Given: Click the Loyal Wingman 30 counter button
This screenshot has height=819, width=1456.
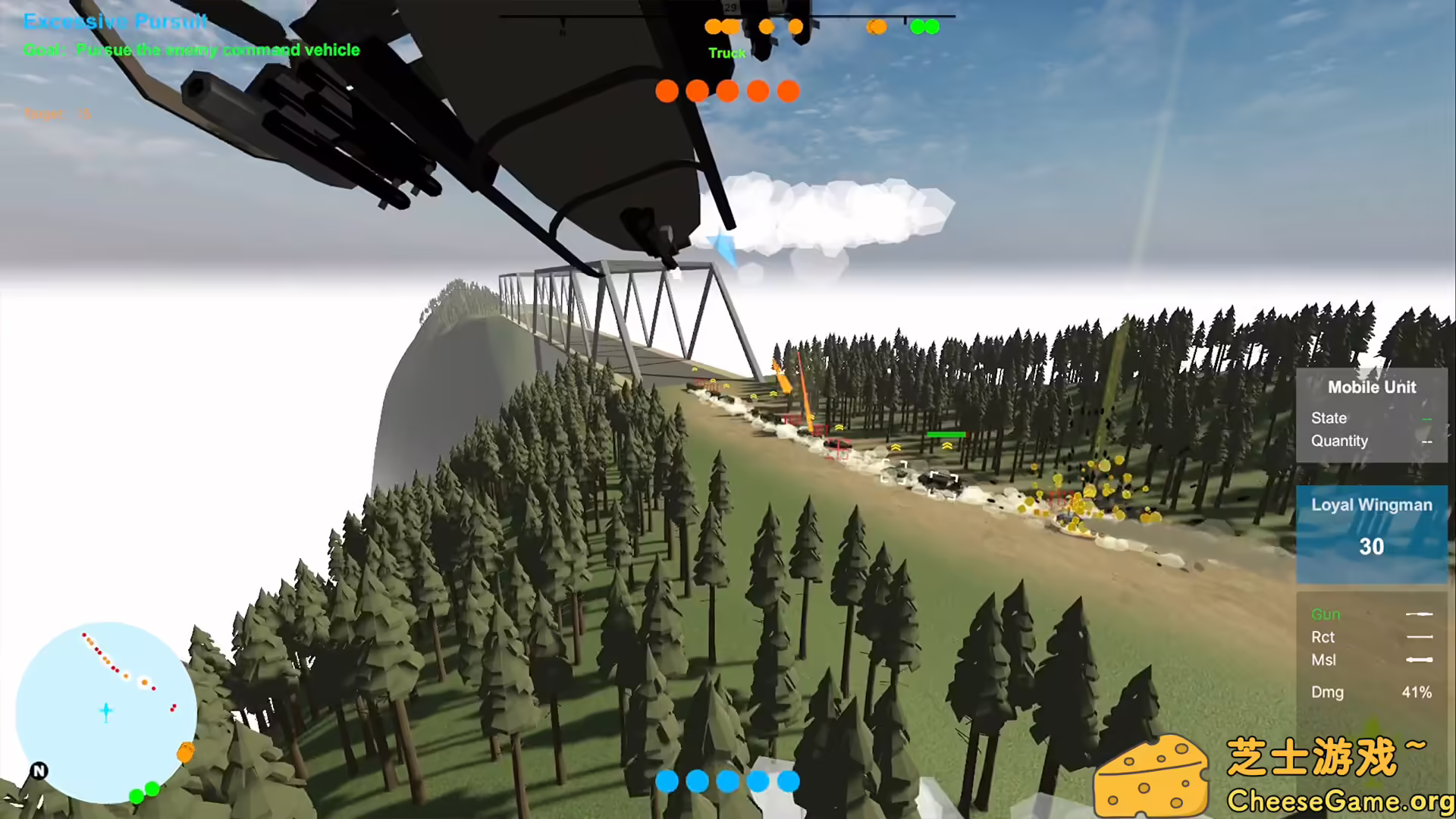Looking at the screenshot, I should pyautogui.click(x=1371, y=547).
